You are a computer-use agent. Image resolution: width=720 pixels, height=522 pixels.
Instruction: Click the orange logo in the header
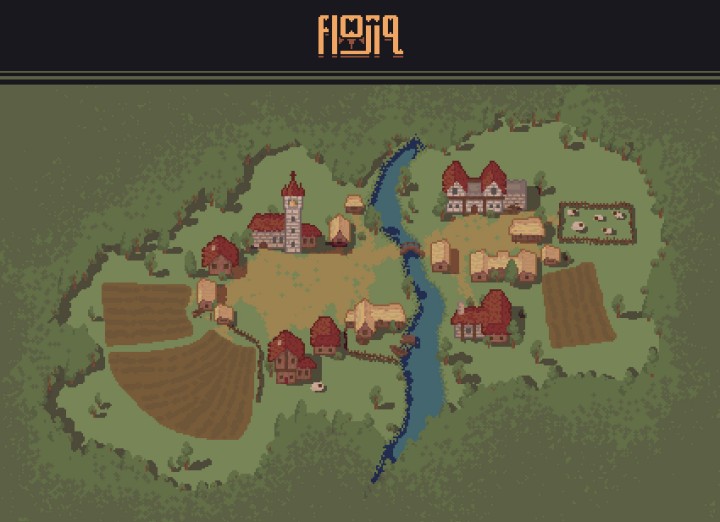click(x=360, y=36)
